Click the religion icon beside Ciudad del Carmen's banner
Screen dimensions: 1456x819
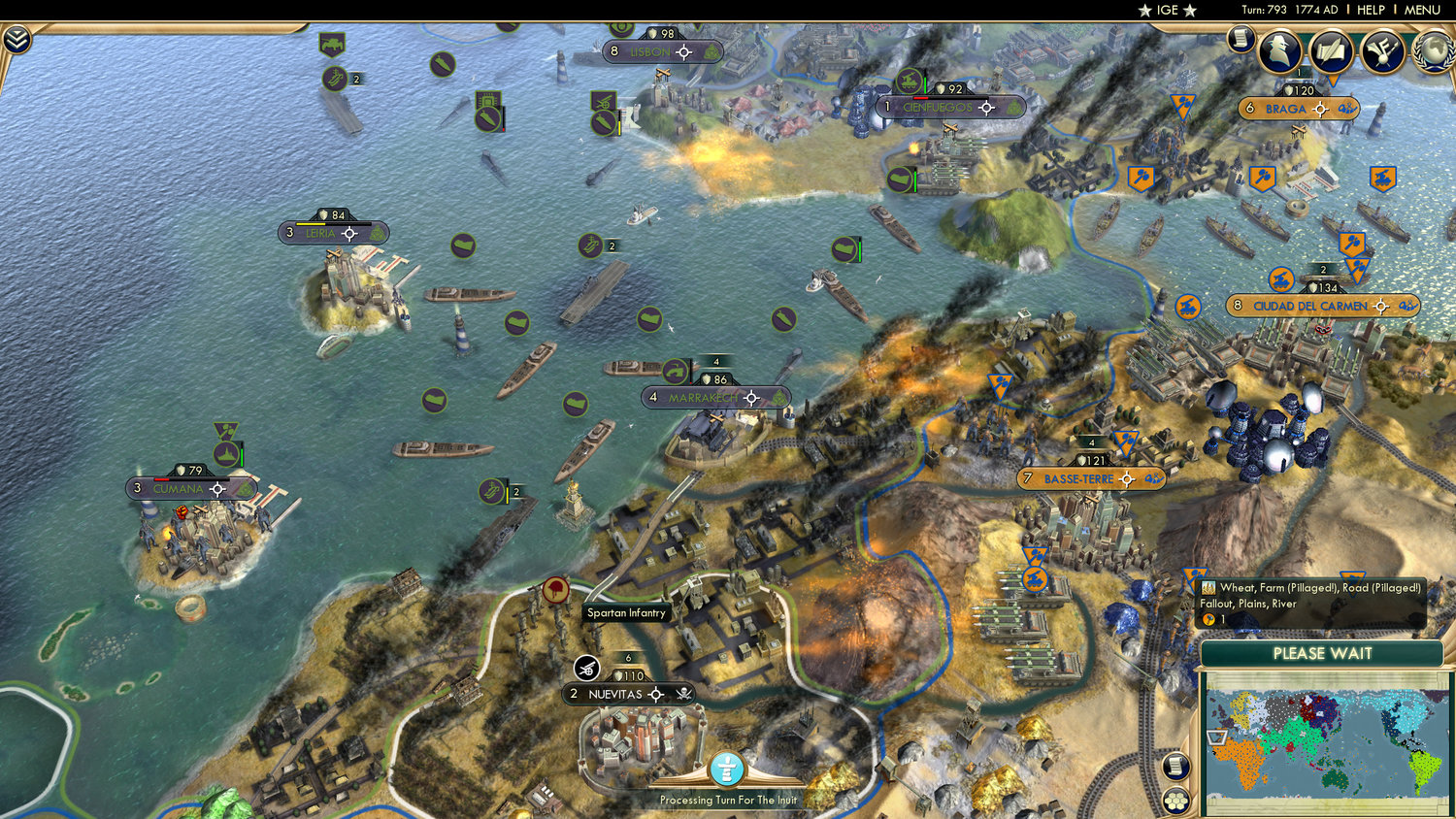(x=1409, y=307)
